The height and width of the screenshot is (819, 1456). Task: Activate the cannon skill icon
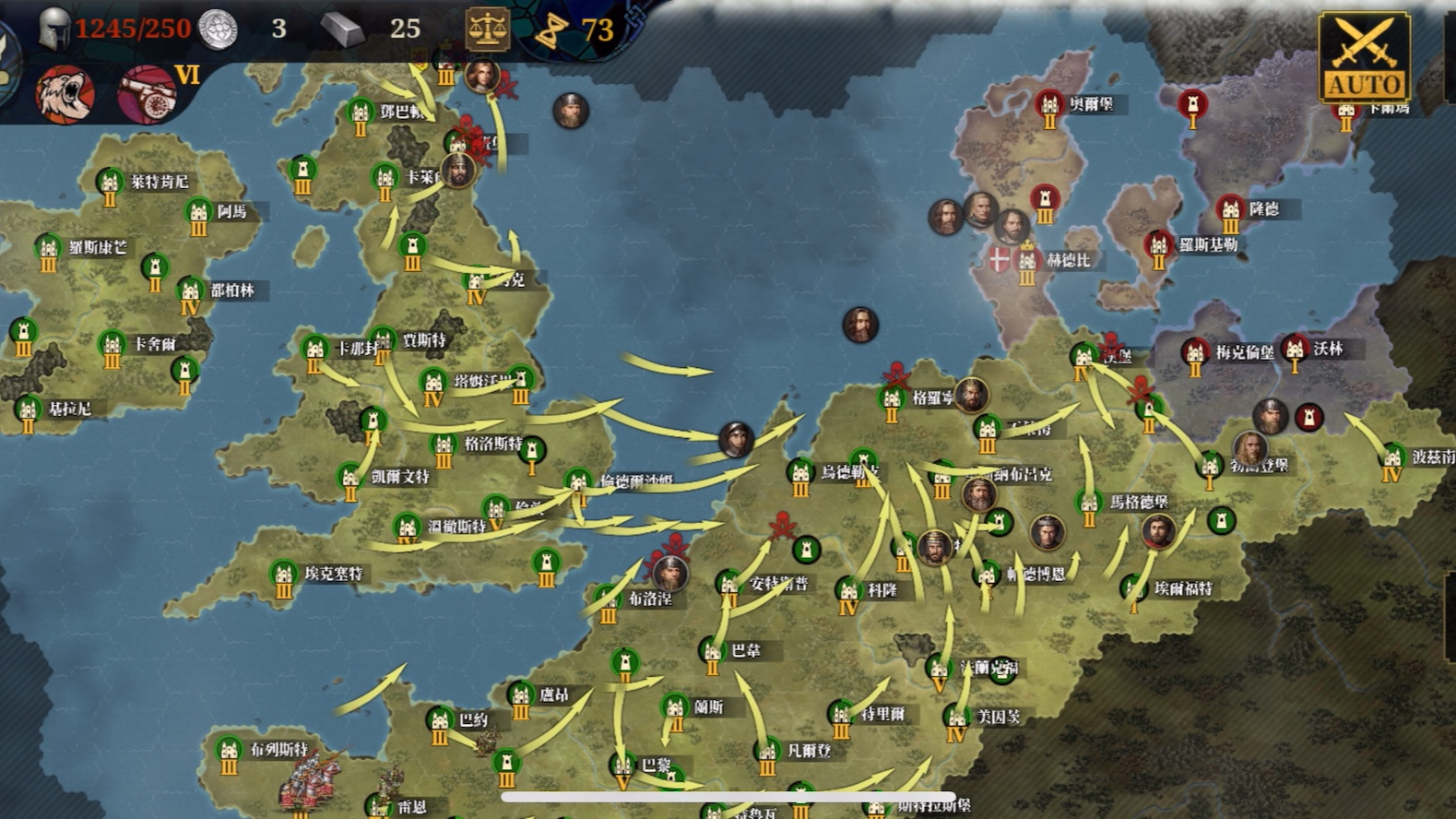(x=147, y=94)
